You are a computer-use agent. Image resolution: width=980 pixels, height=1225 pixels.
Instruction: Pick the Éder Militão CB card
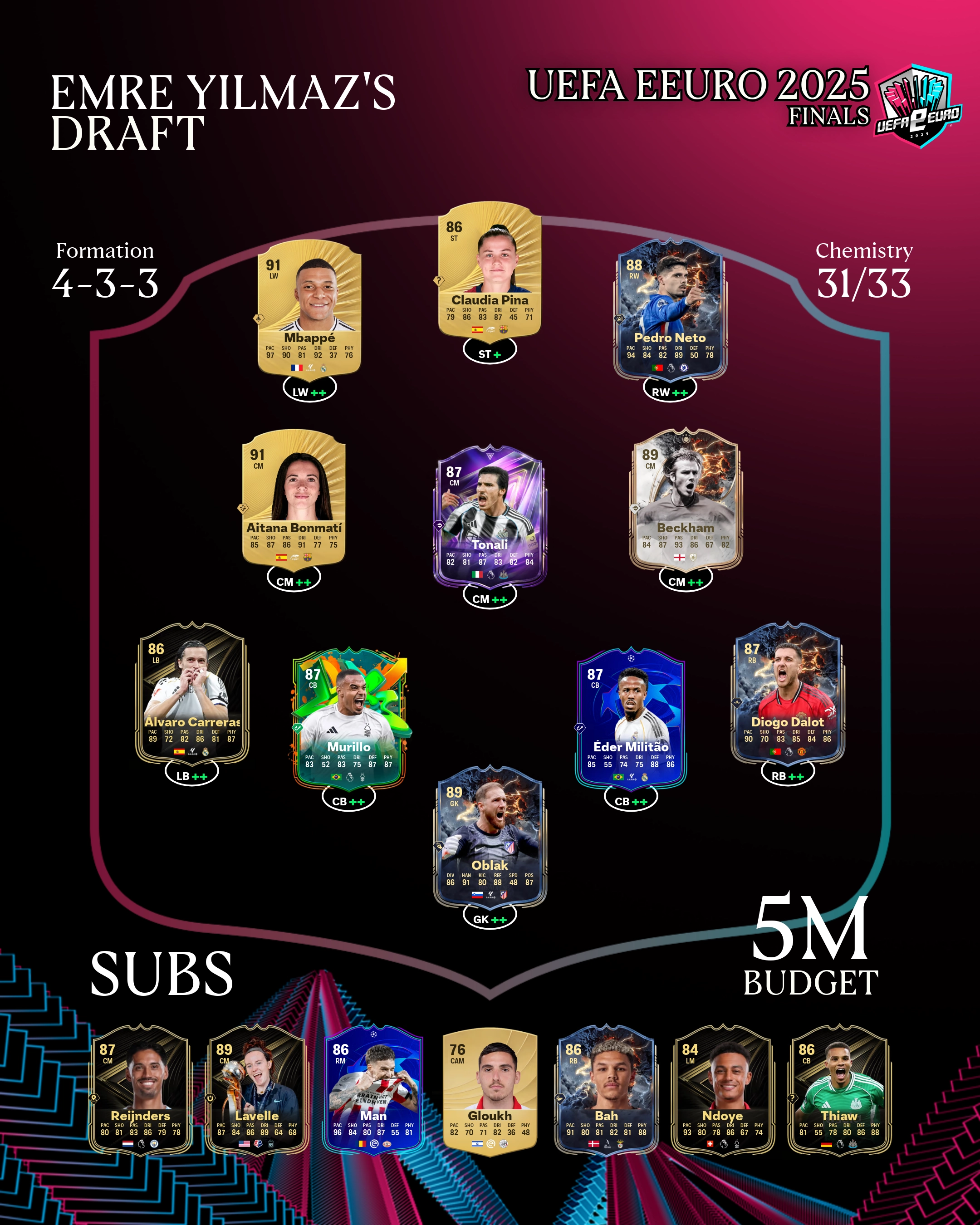pyautogui.click(x=631, y=718)
